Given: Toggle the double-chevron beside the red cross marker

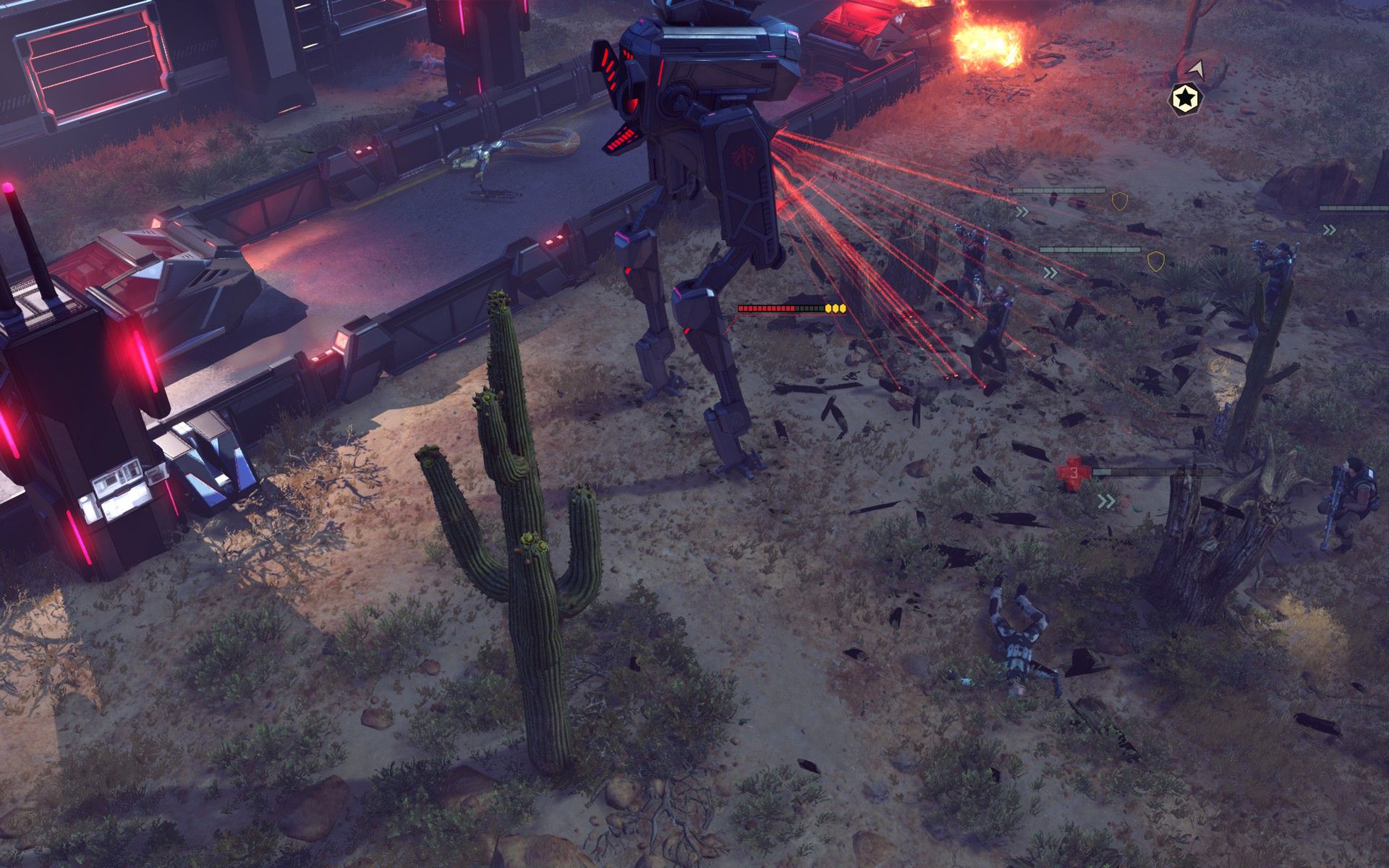Looking at the screenshot, I should click(x=1106, y=501).
